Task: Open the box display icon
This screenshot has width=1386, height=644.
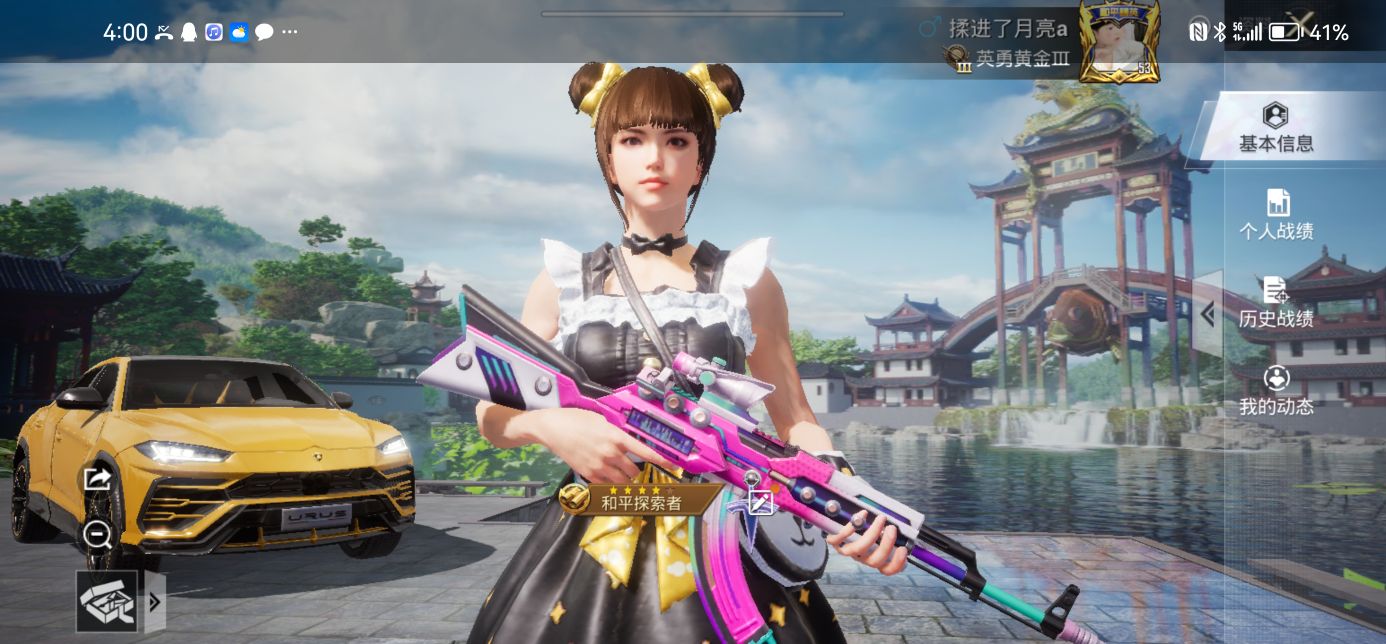Action: (x=107, y=601)
